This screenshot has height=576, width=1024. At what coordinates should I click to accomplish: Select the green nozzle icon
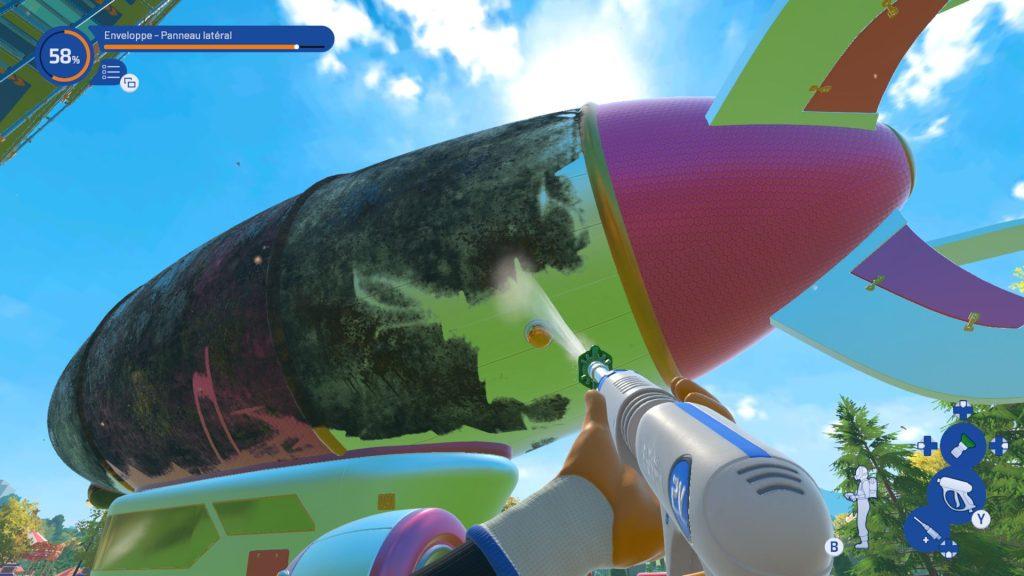[x=963, y=445]
